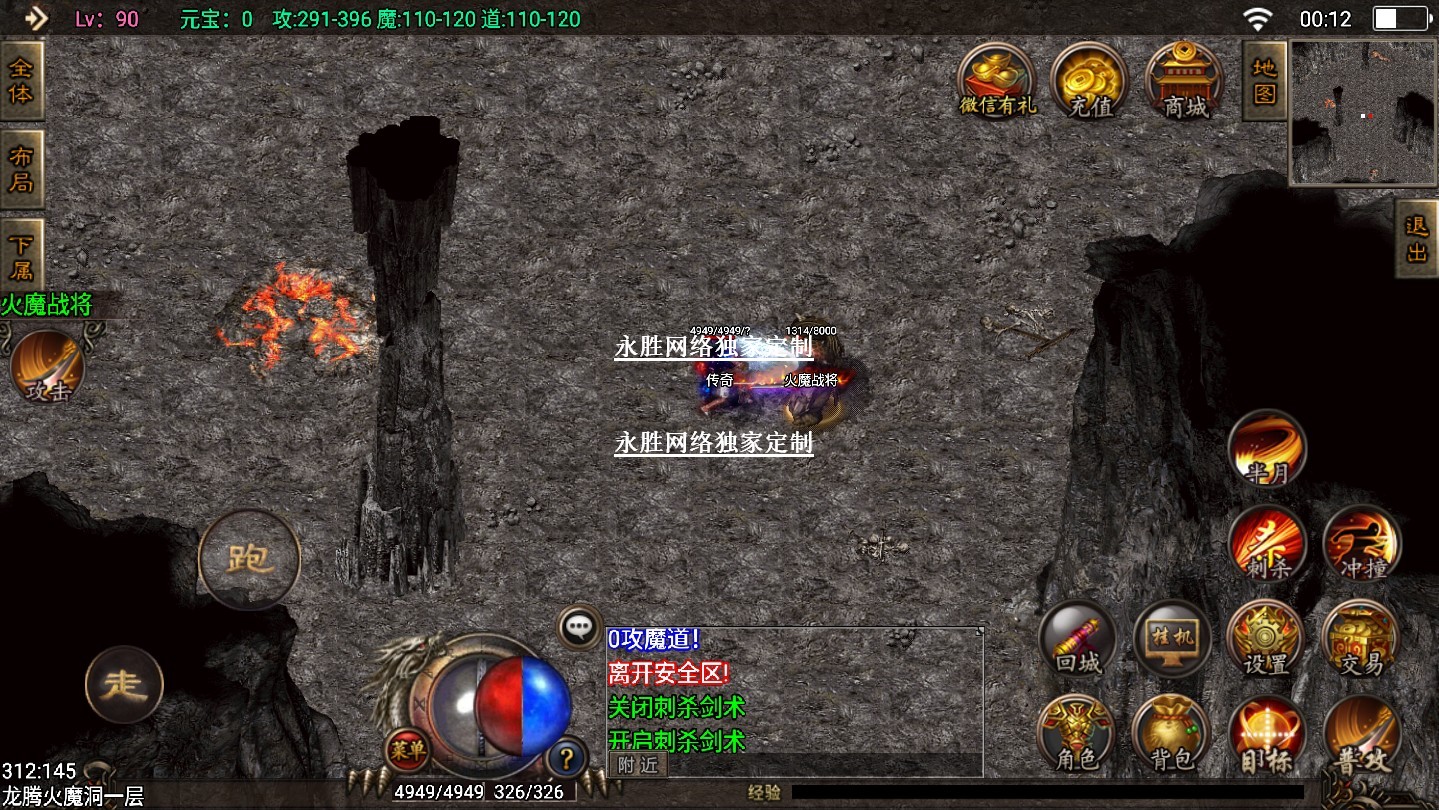The image size is (1439, 810).
Task: Activate the 半月 half-moon skill
Action: pyautogui.click(x=1267, y=449)
